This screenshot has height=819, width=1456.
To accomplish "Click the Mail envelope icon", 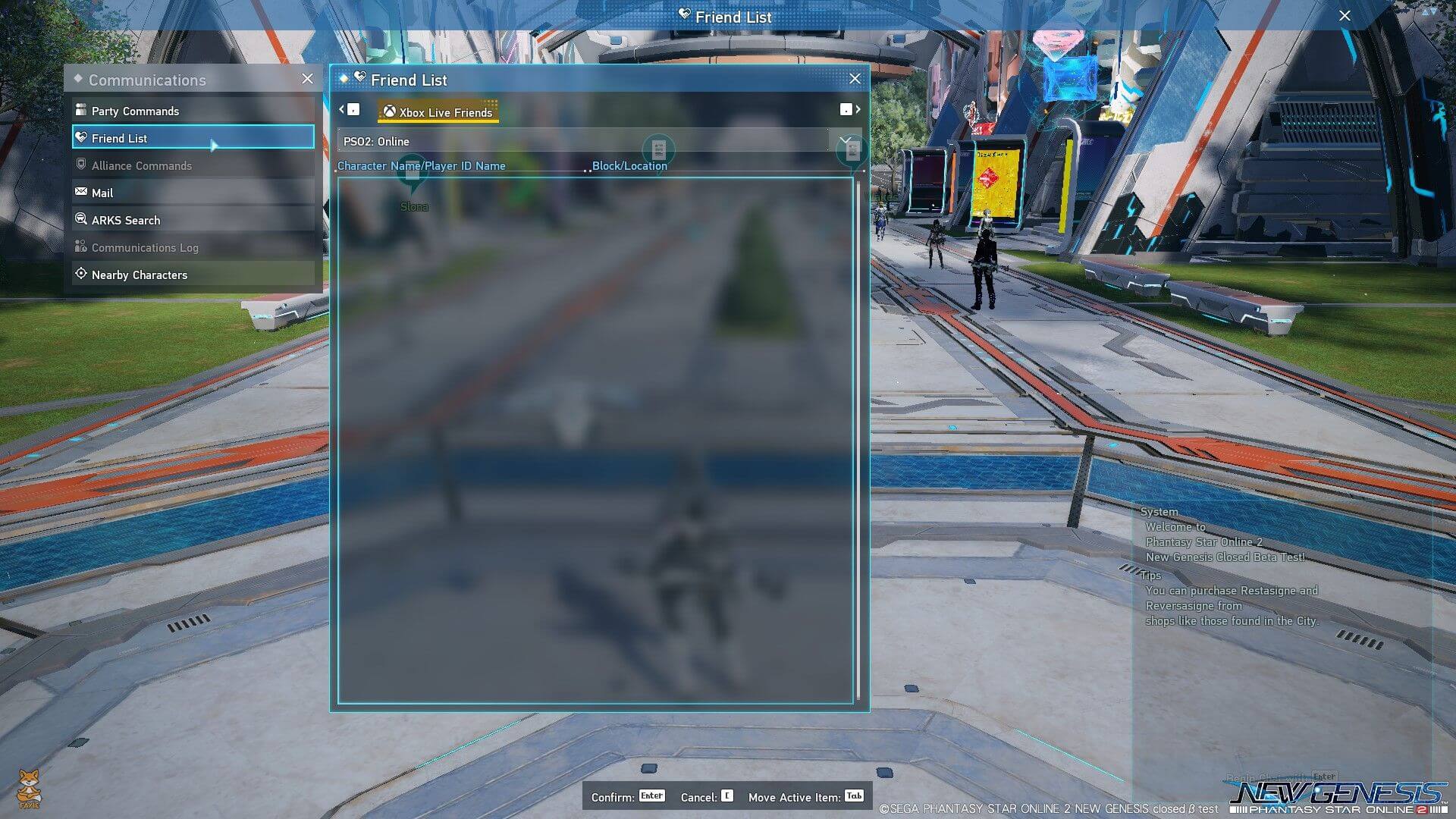I will click(81, 192).
